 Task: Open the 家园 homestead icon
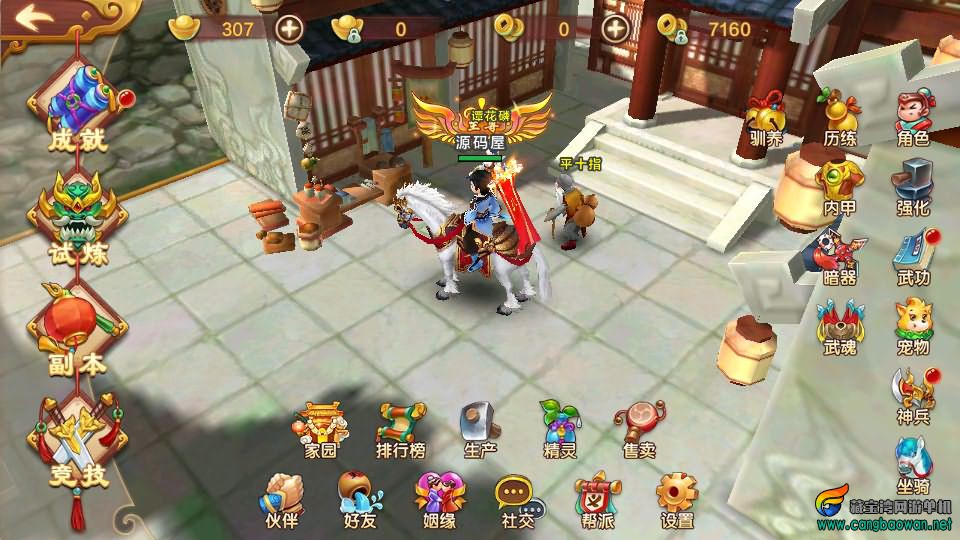click(321, 428)
